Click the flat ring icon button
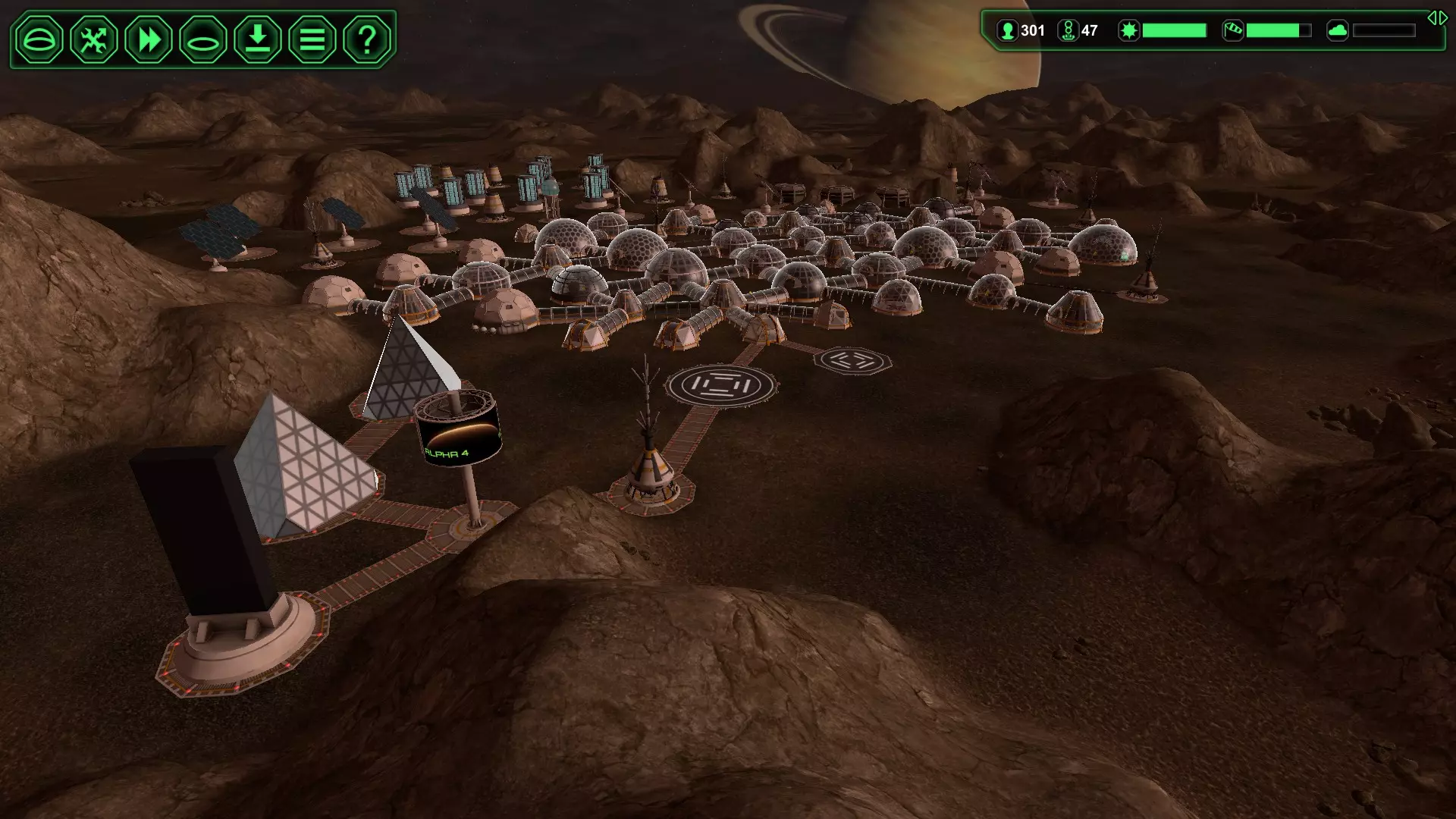 coord(203,39)
